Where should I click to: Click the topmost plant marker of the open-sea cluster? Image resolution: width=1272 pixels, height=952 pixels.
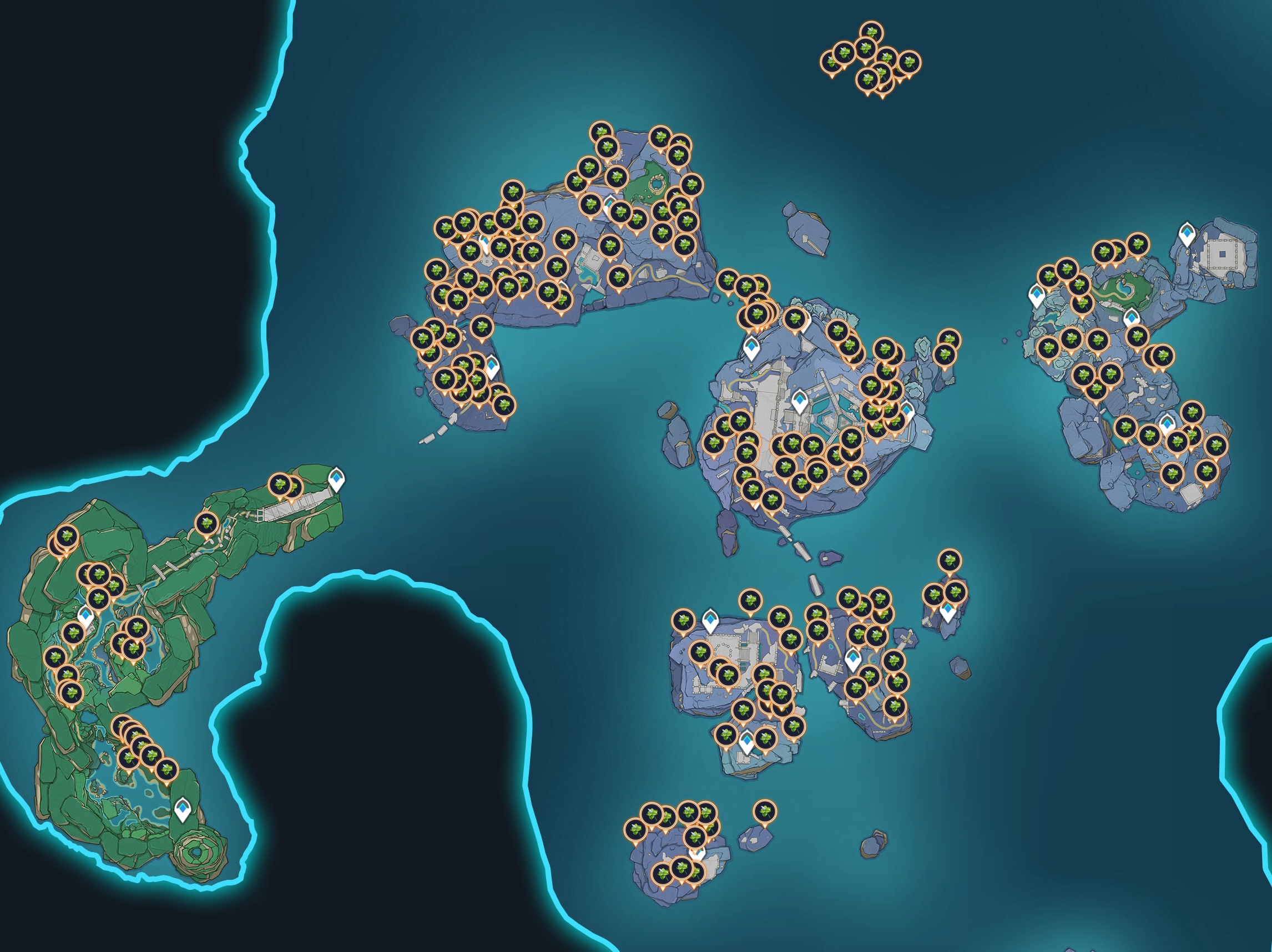pos(872,32)
